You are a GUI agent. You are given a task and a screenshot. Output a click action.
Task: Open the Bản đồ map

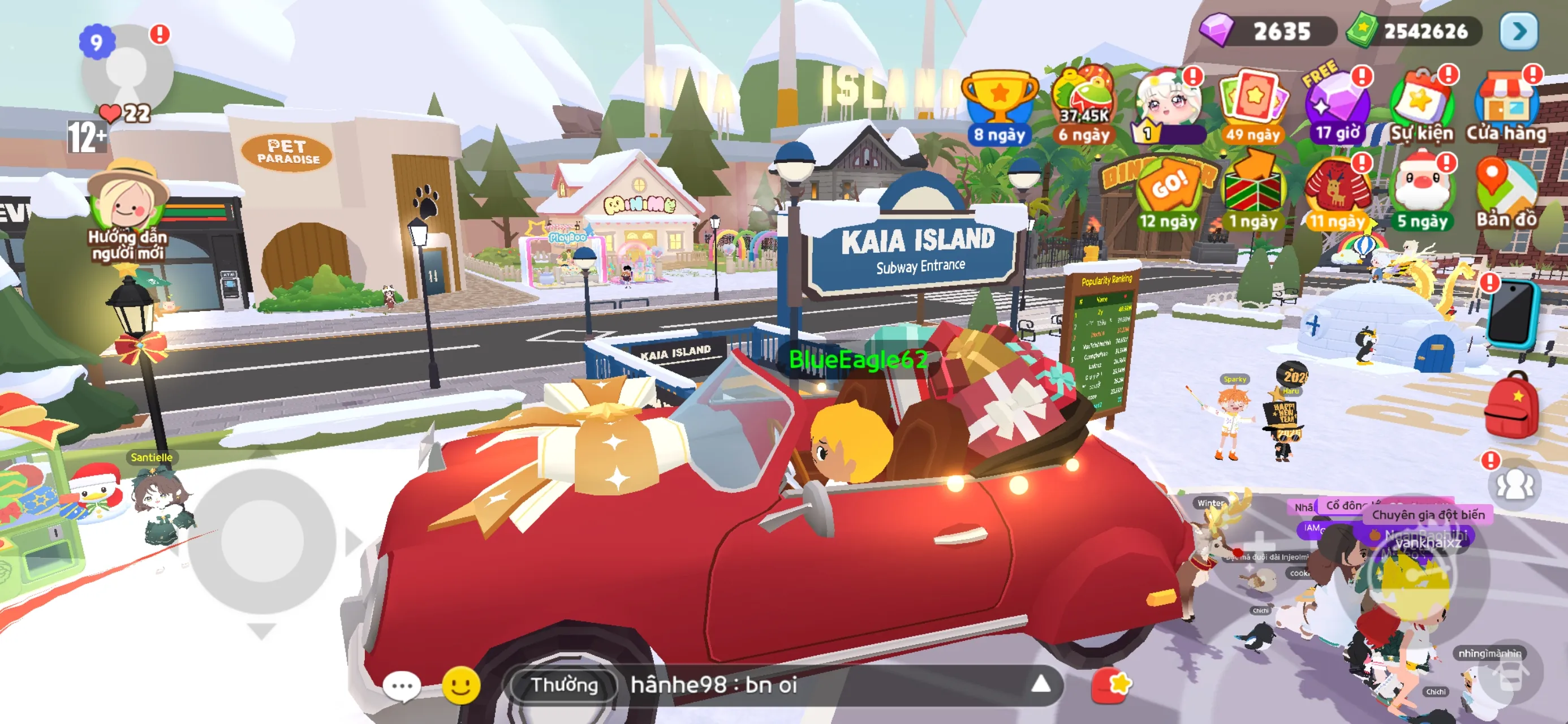point(1506,192)
